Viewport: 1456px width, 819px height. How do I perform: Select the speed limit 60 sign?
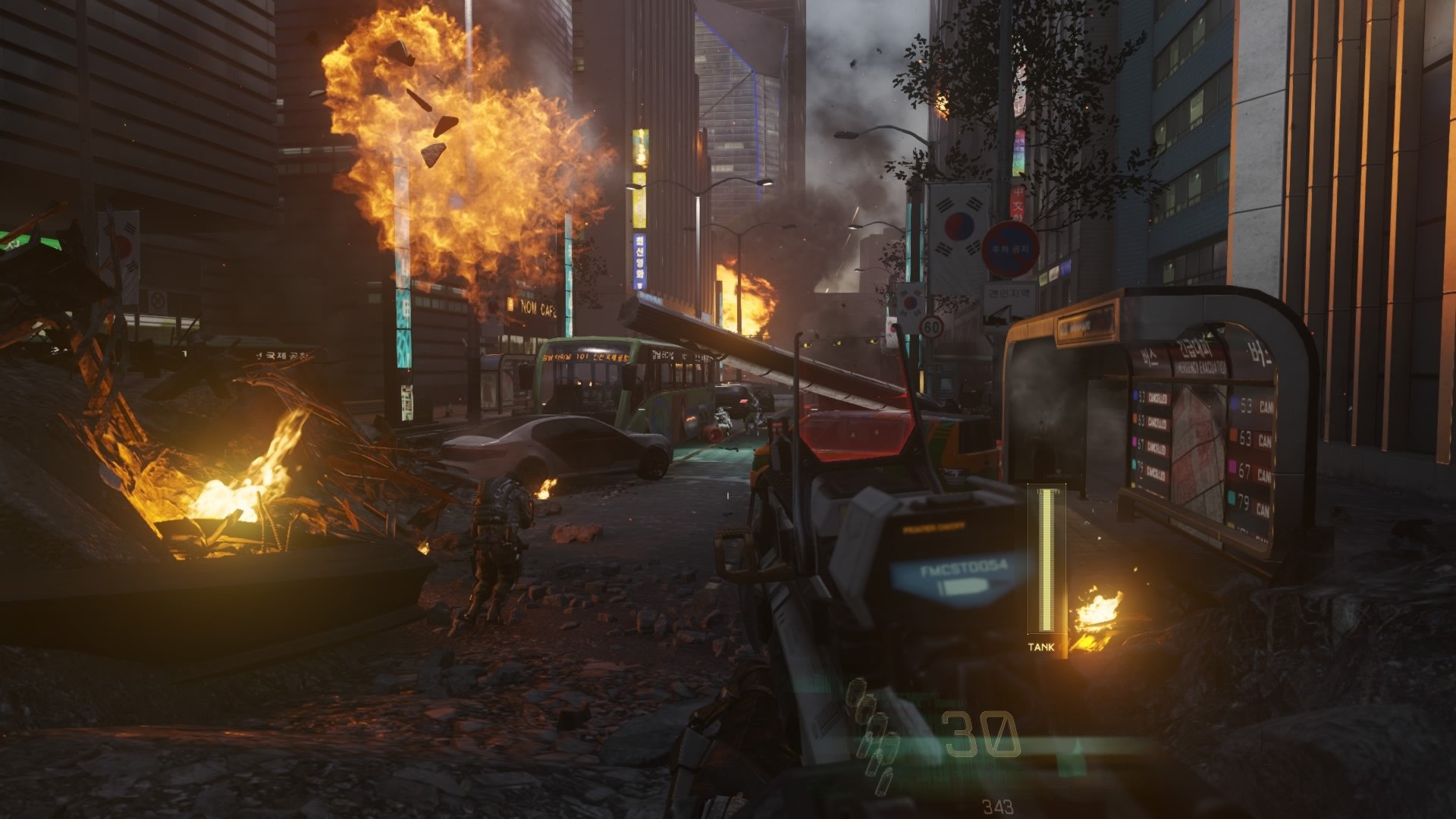(930, 327)
